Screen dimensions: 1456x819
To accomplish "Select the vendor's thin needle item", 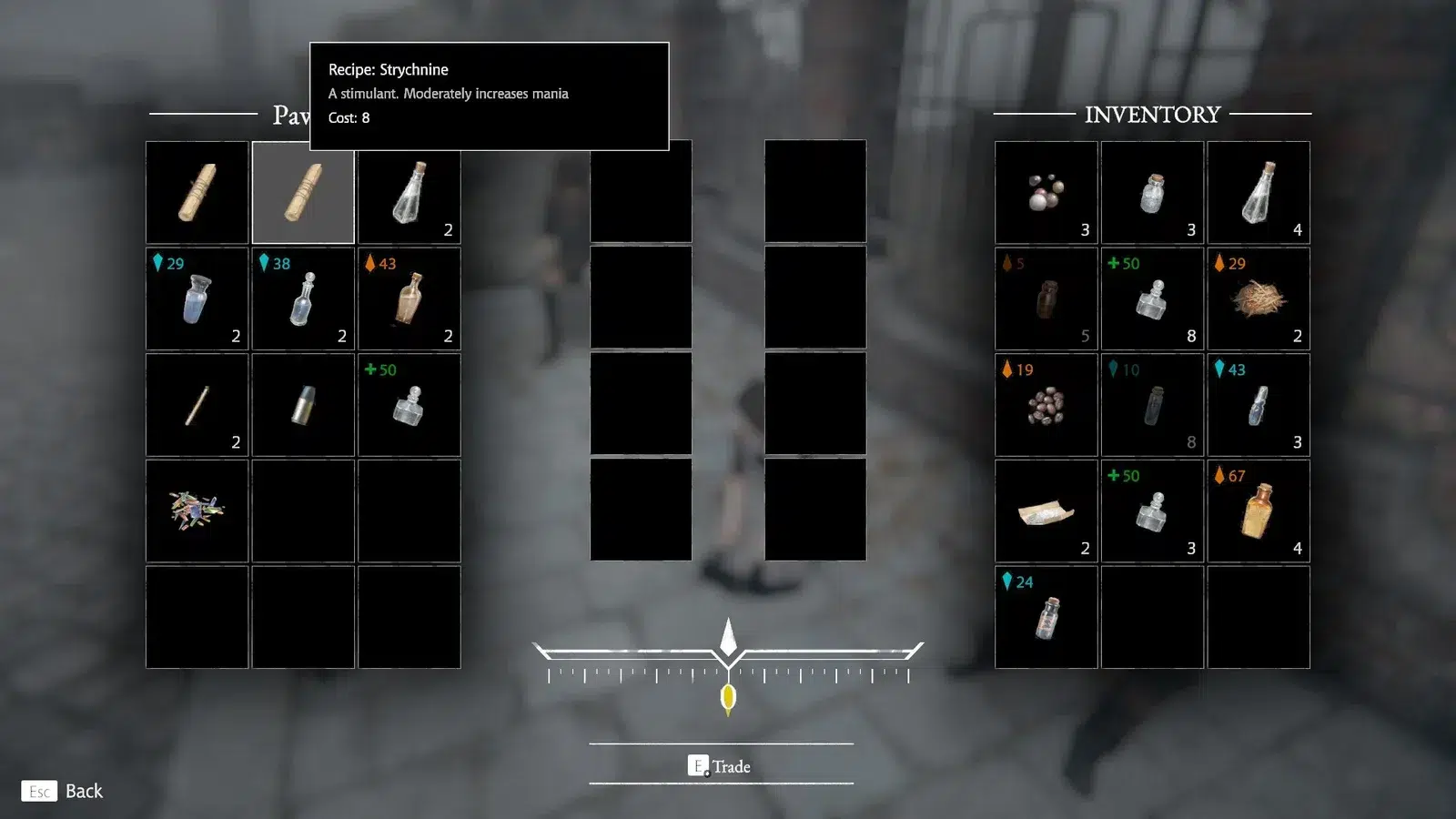I will pos(197,405).
